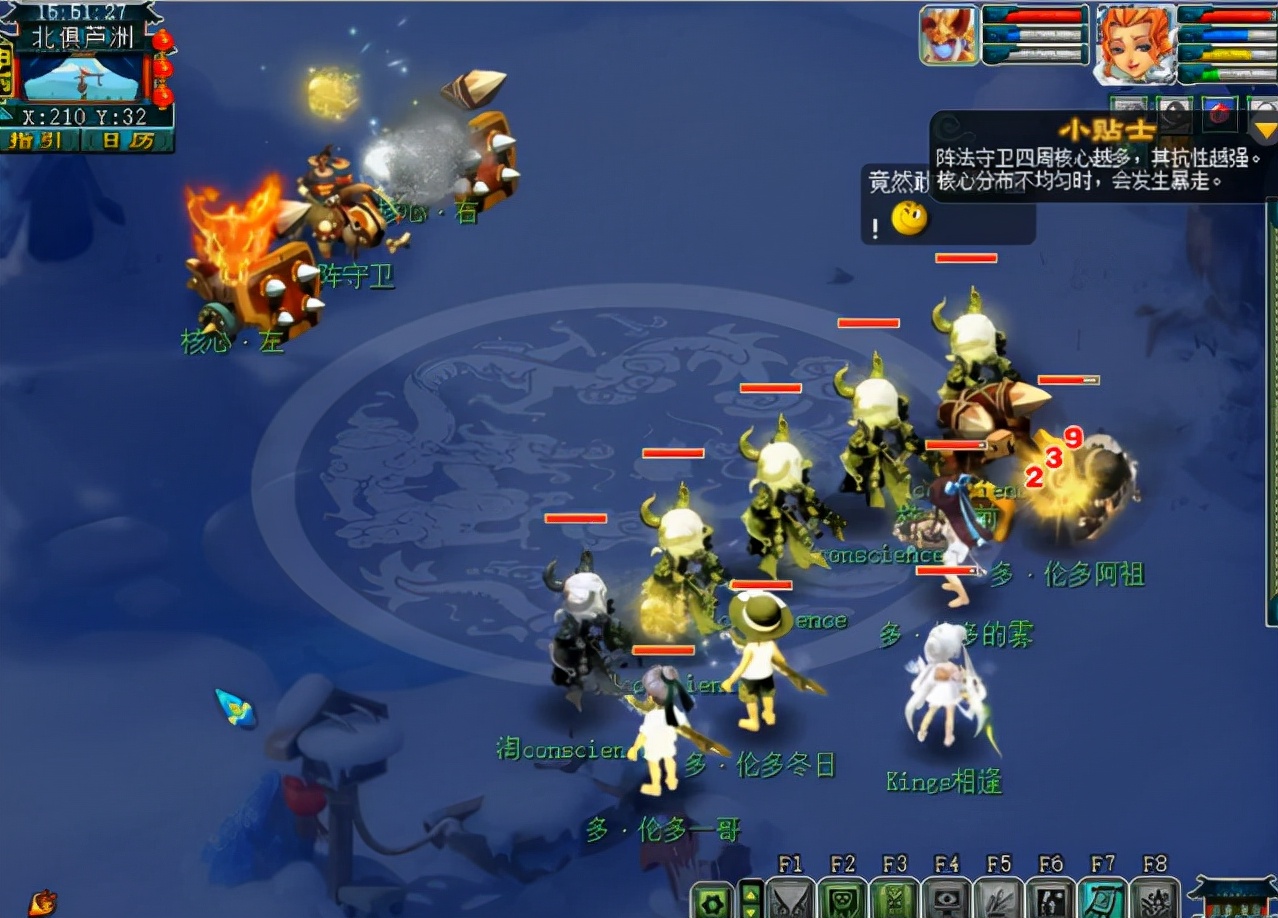Select the orange-haired character portrait

[x=1135, y=44]
